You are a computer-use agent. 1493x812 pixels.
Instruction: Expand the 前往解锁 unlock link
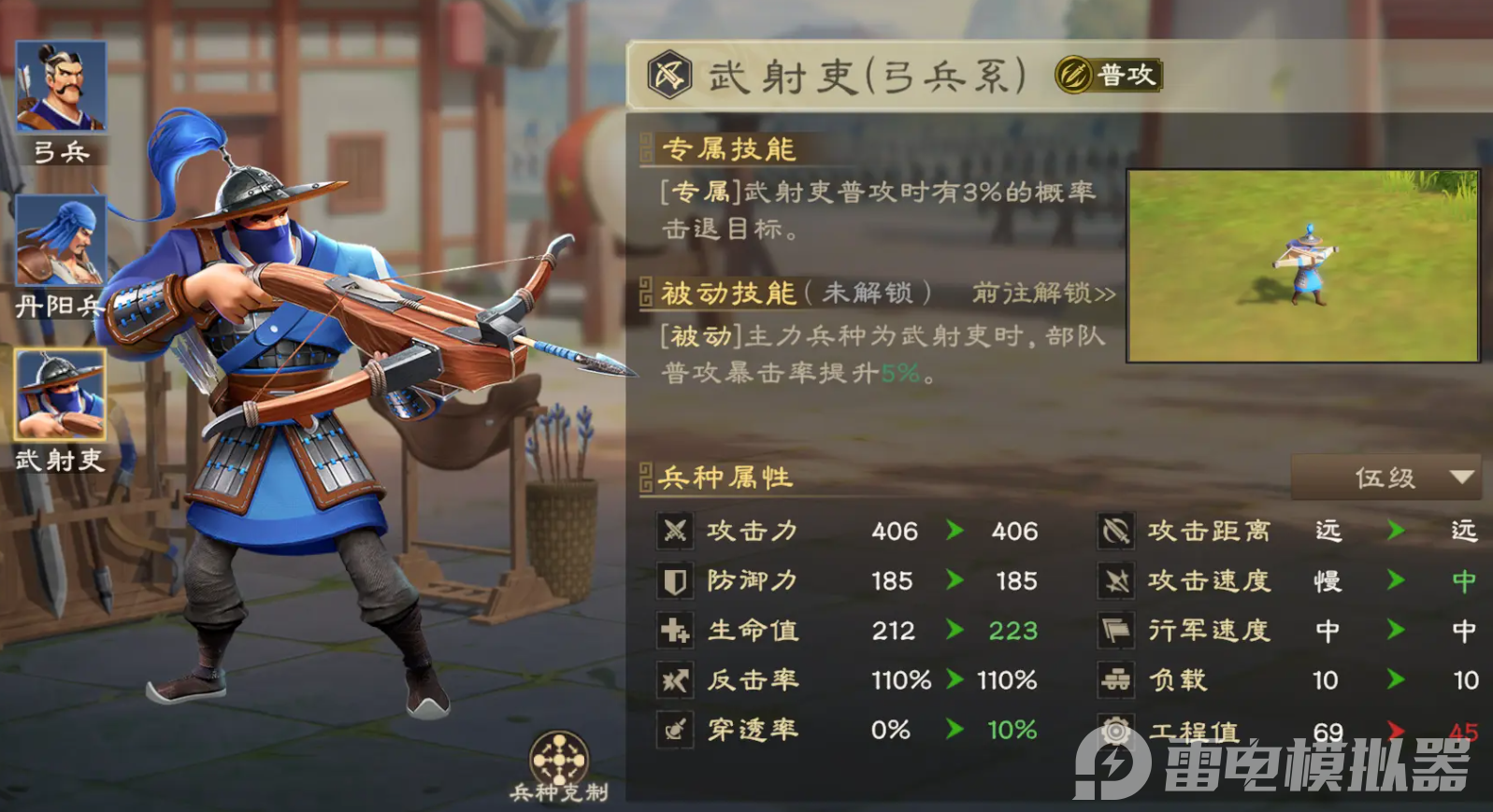tap(1039, 292)
